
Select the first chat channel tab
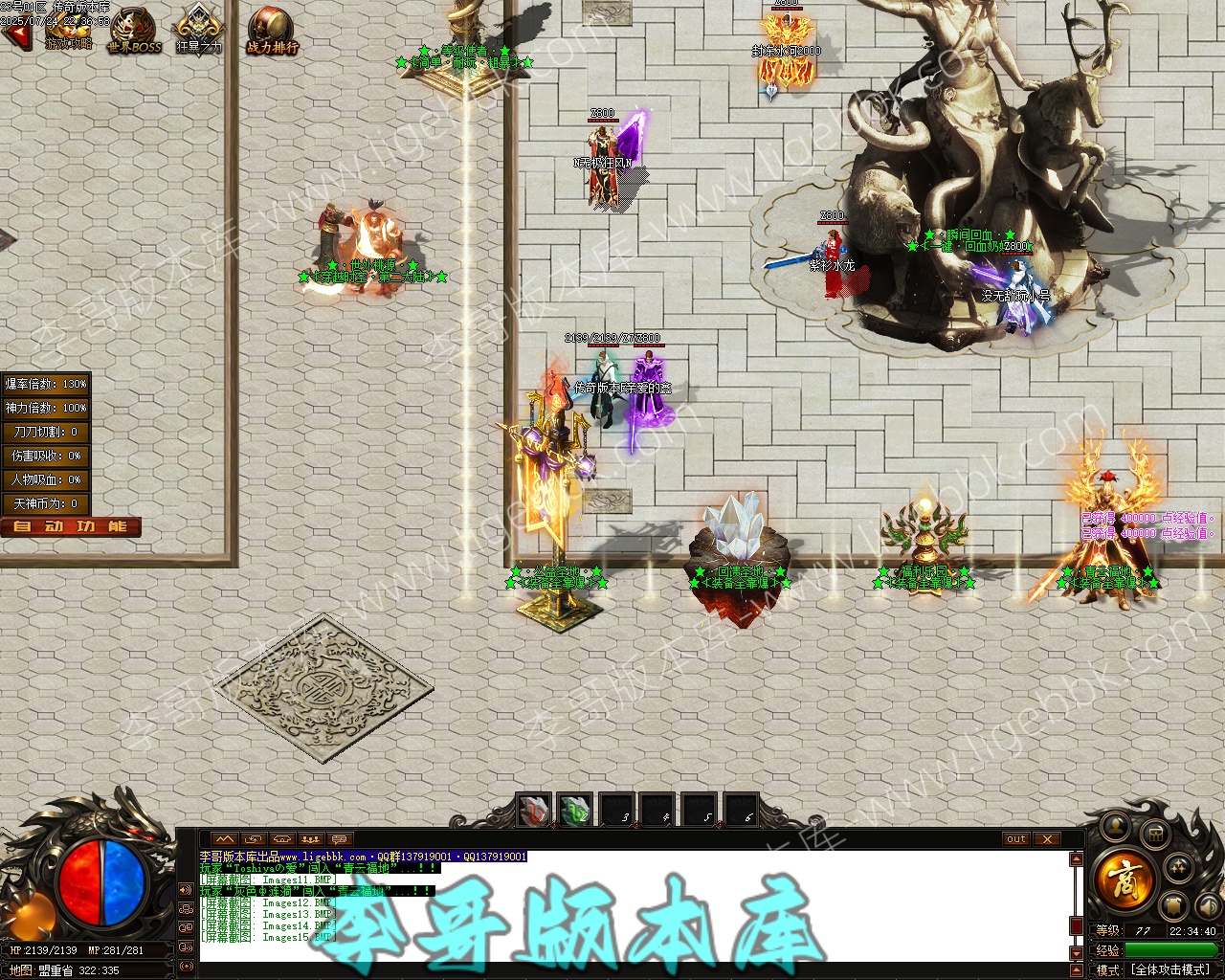[x=225, y=839]
